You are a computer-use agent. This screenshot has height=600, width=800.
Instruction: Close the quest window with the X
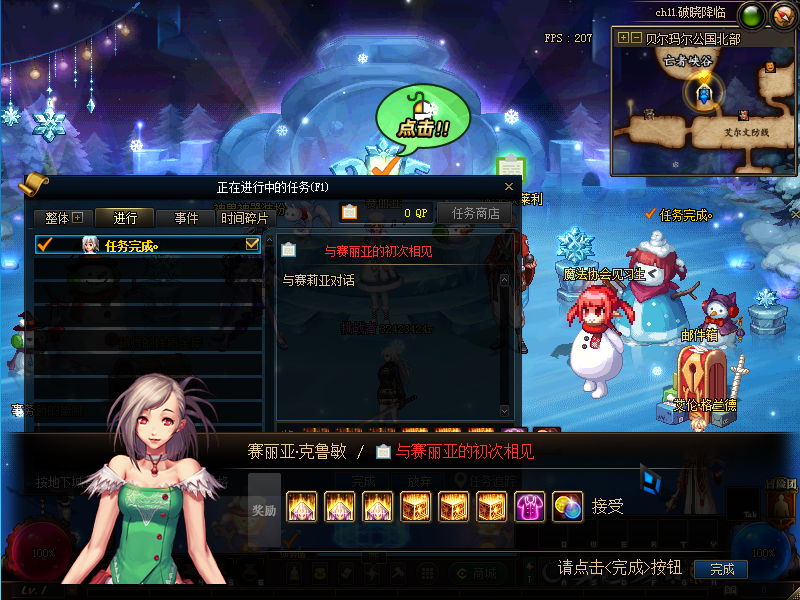click(x=508, y=187)
